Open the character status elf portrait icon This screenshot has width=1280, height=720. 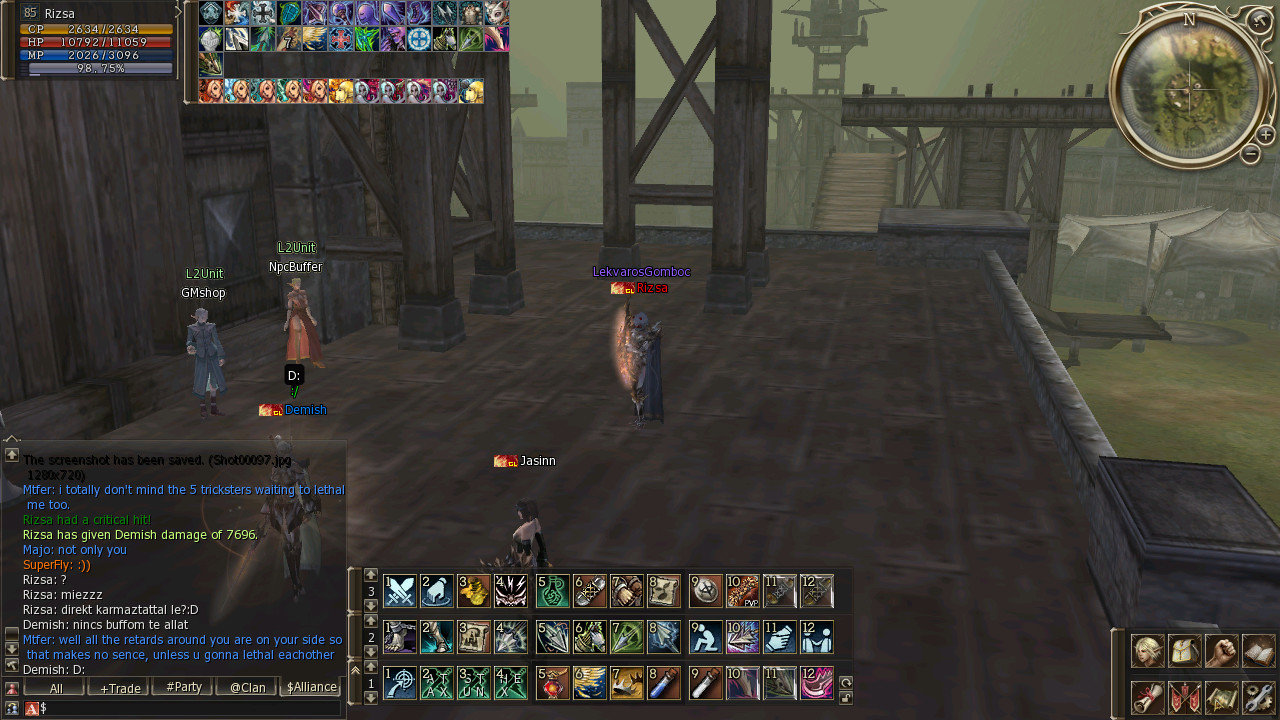[x=1147, y=651]
